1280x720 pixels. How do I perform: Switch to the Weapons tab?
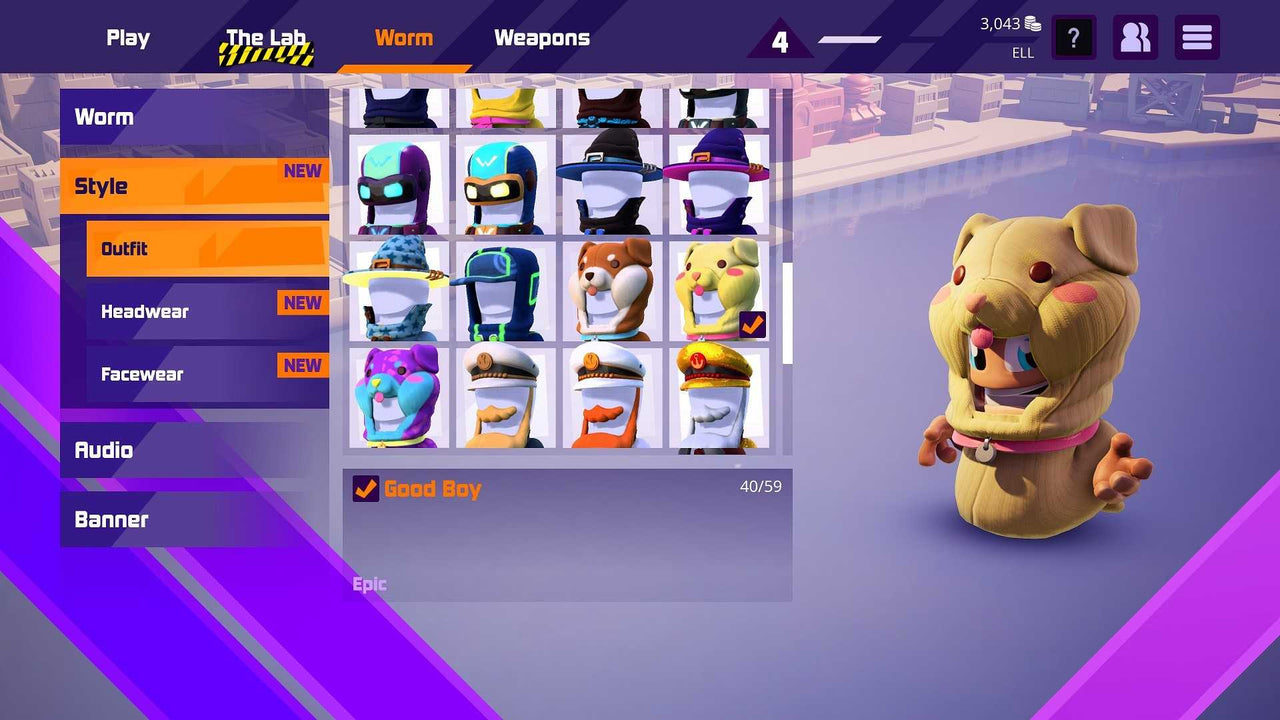541,38
